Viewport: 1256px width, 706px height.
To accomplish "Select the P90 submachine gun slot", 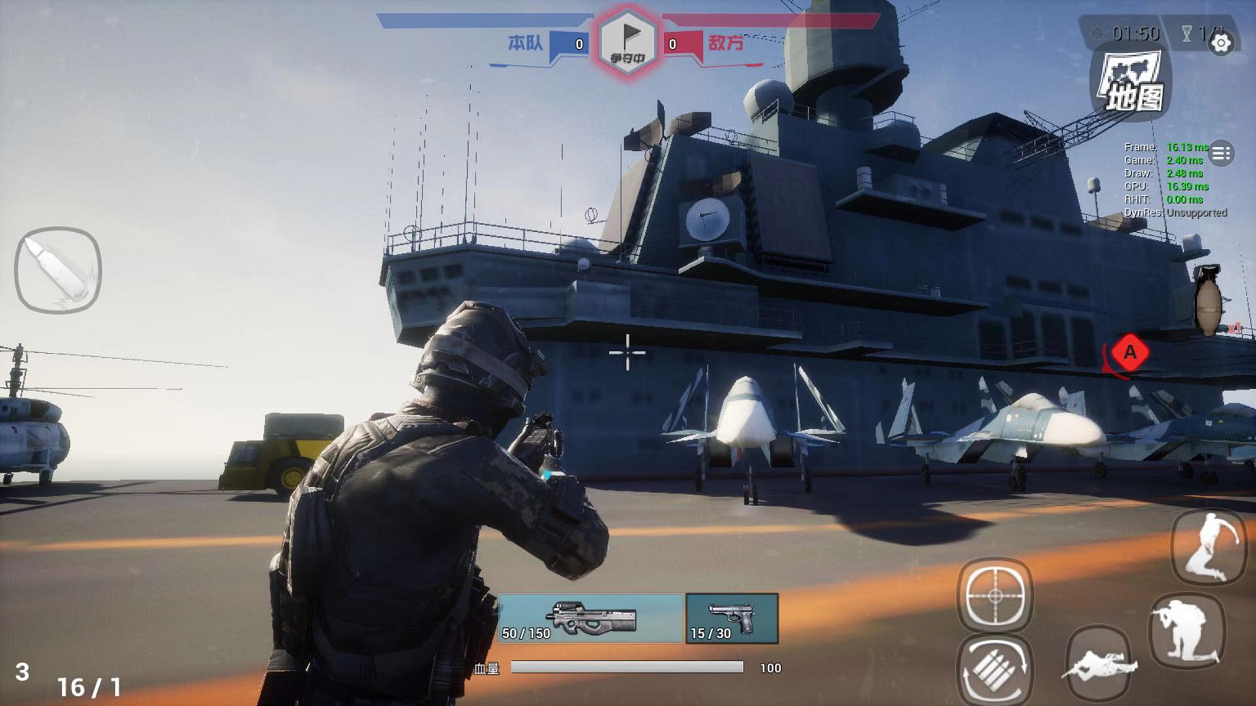I will [591, 618].
